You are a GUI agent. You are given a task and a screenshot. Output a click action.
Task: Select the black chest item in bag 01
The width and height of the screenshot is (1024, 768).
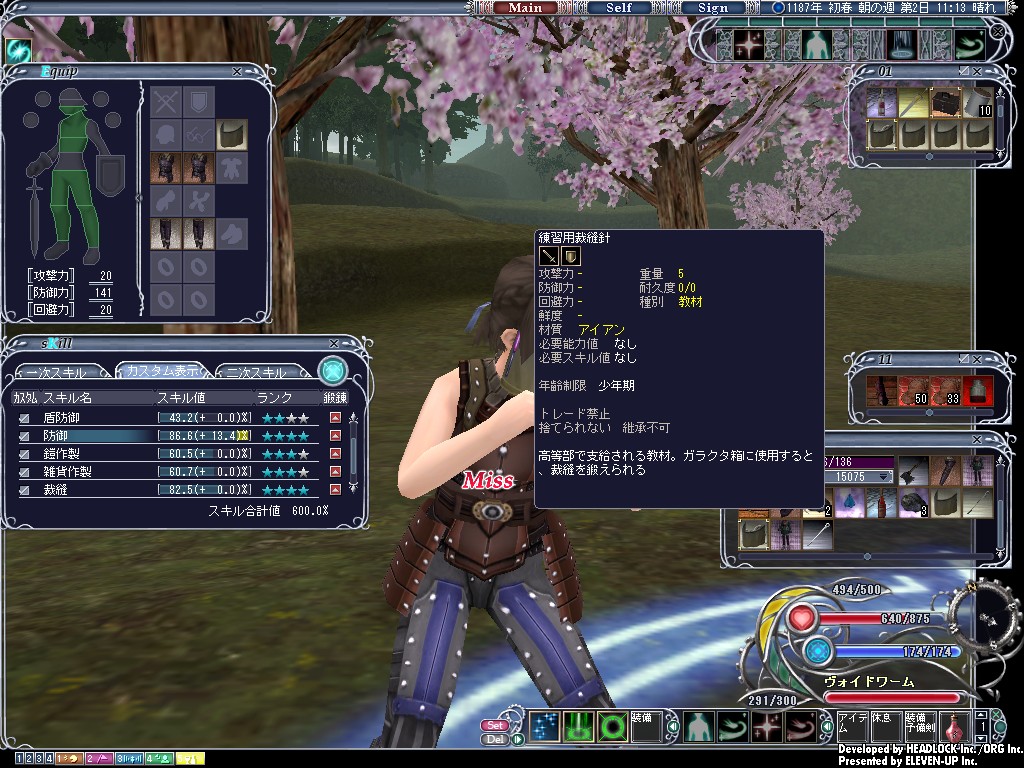[x=946, y=102]
